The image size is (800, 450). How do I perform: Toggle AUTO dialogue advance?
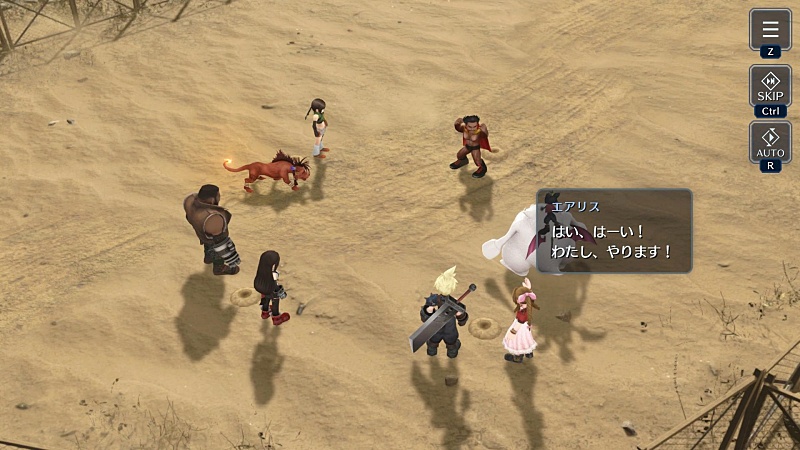[770, 141]
